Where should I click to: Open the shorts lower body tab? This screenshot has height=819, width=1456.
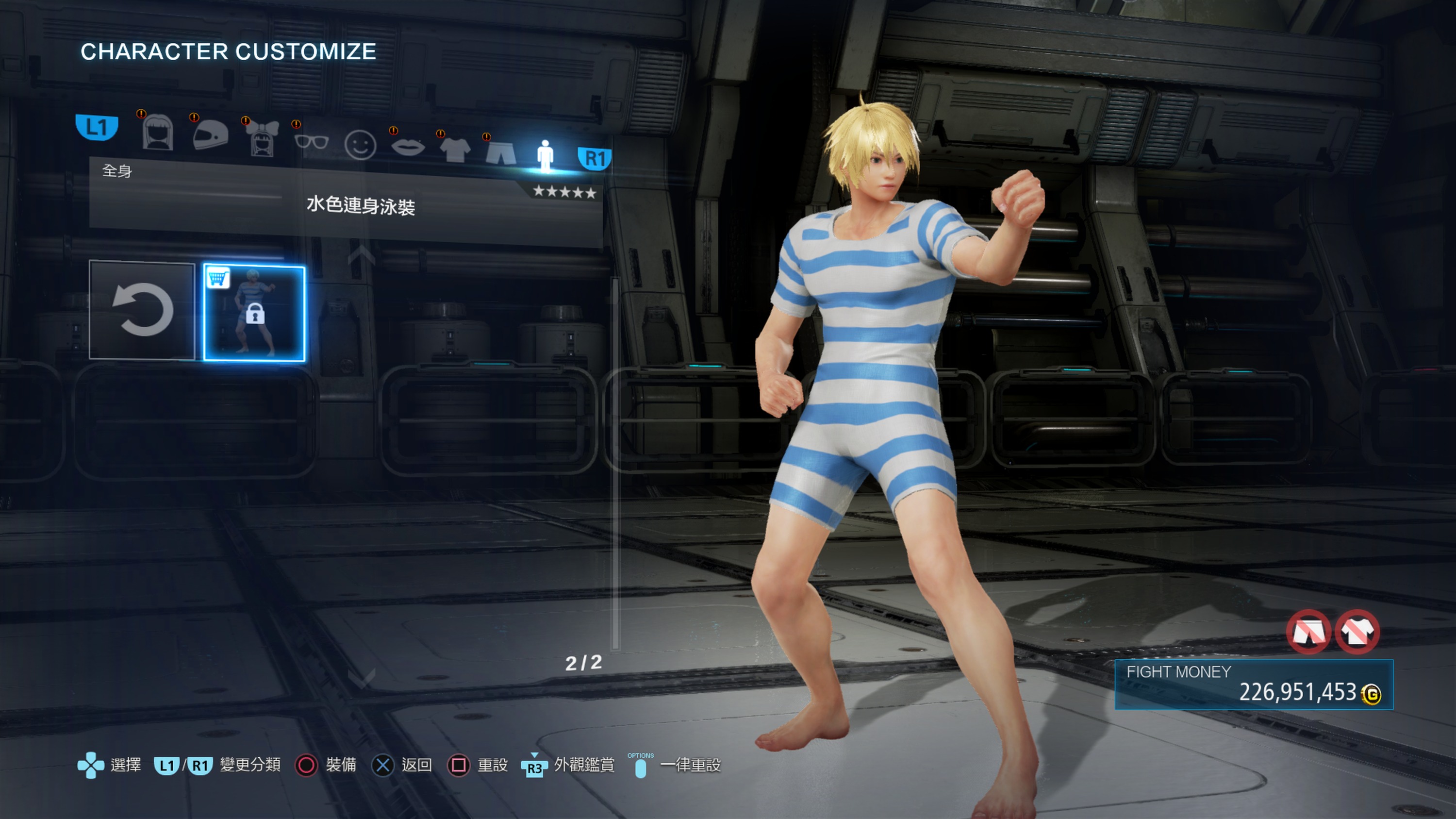point(501,152)
